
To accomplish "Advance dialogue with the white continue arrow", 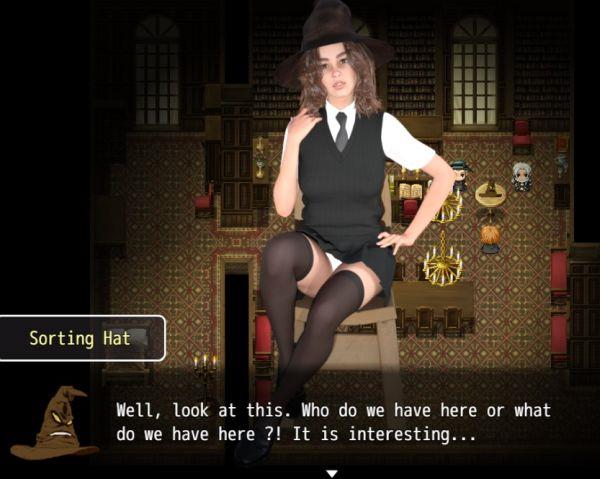I will pos(332,472).
